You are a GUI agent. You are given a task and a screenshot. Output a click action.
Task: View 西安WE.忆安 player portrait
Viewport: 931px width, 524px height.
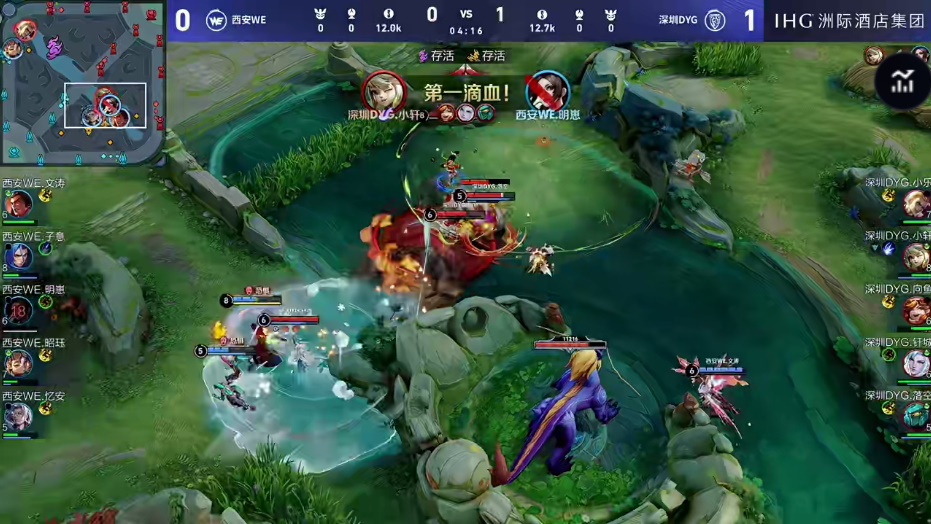point(17,417)
